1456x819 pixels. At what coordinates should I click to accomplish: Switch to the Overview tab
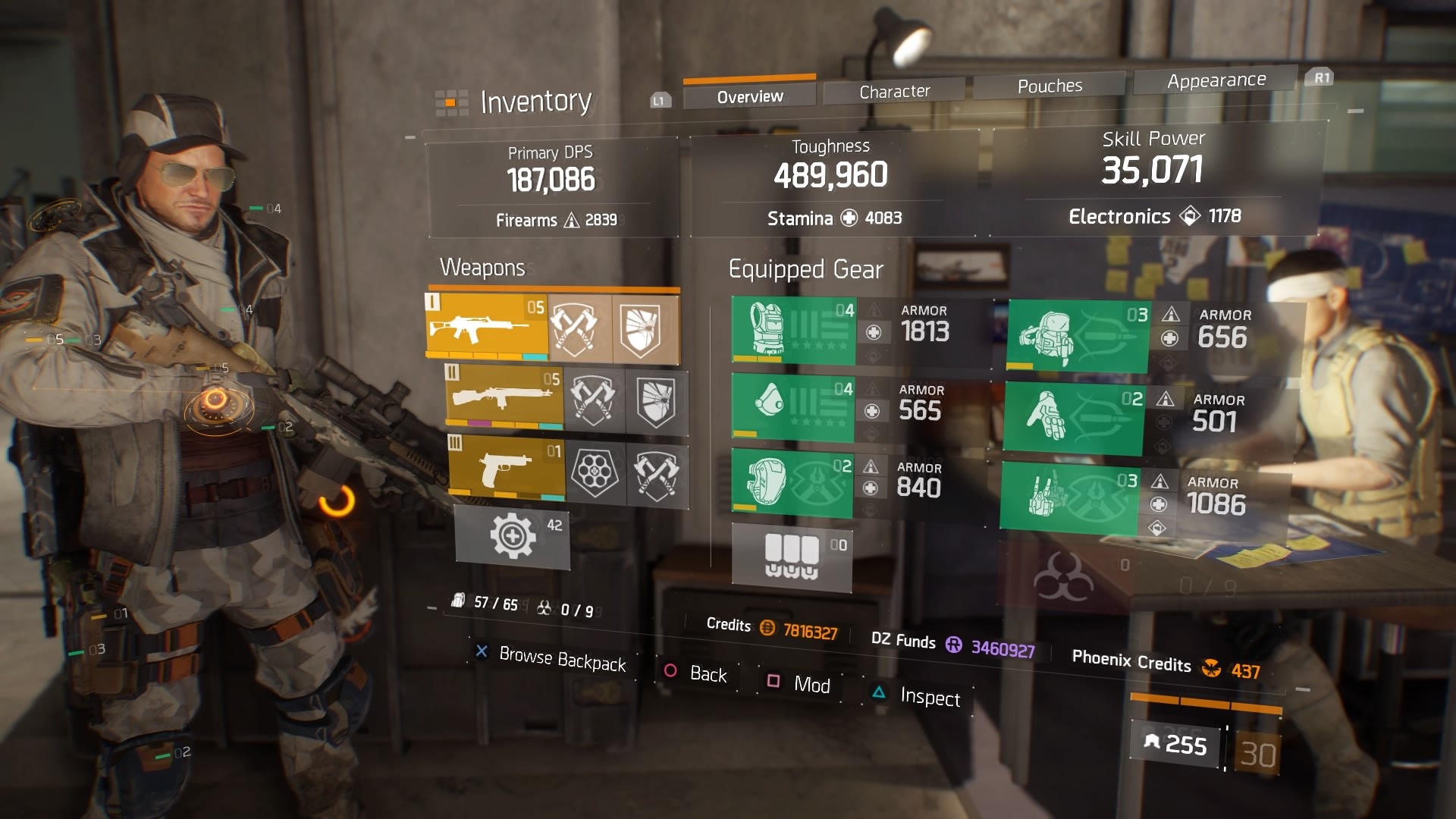[x=749, y=96]
